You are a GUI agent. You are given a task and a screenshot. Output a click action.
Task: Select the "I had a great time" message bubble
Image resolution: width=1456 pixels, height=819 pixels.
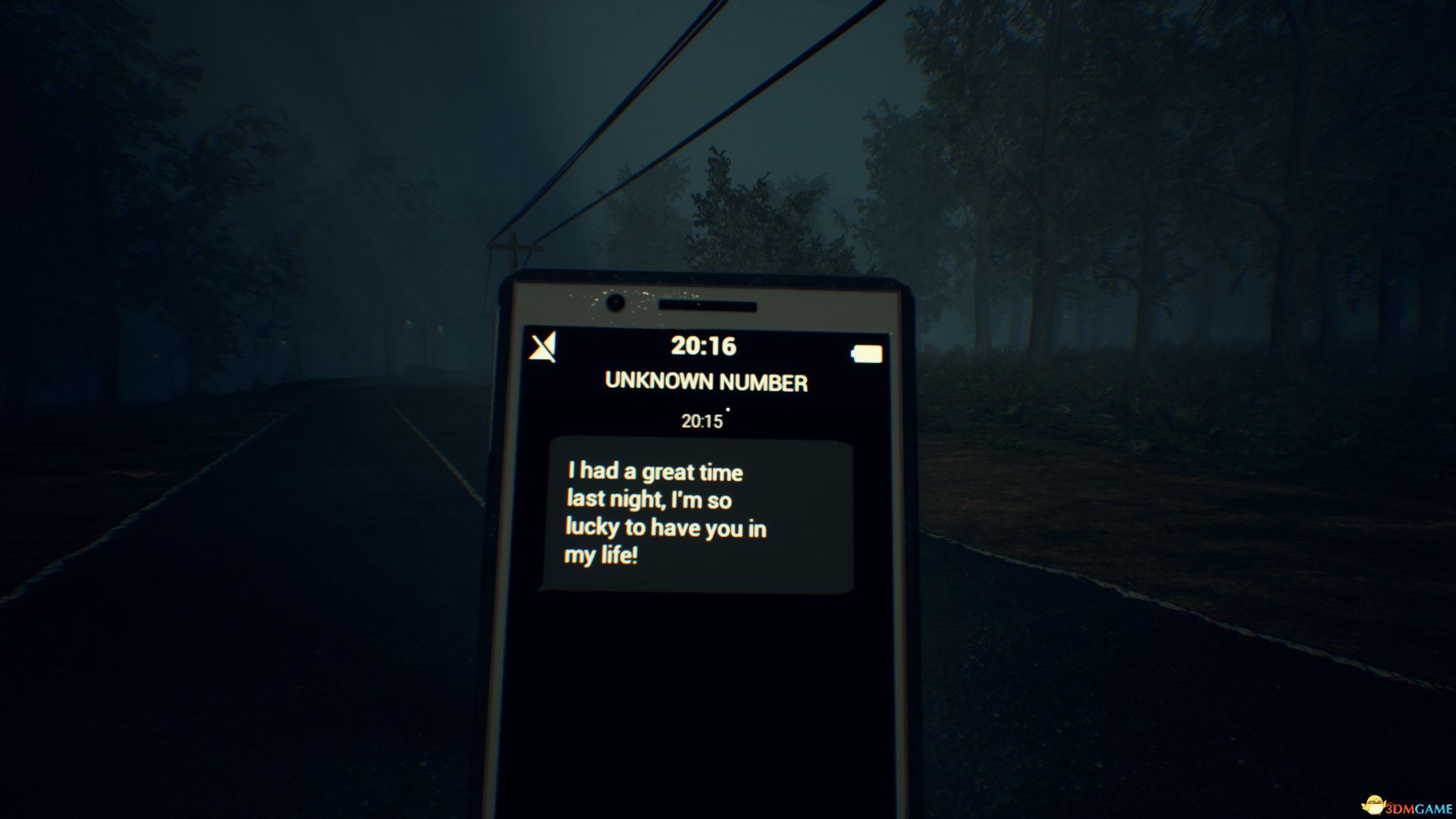(700, 516)
